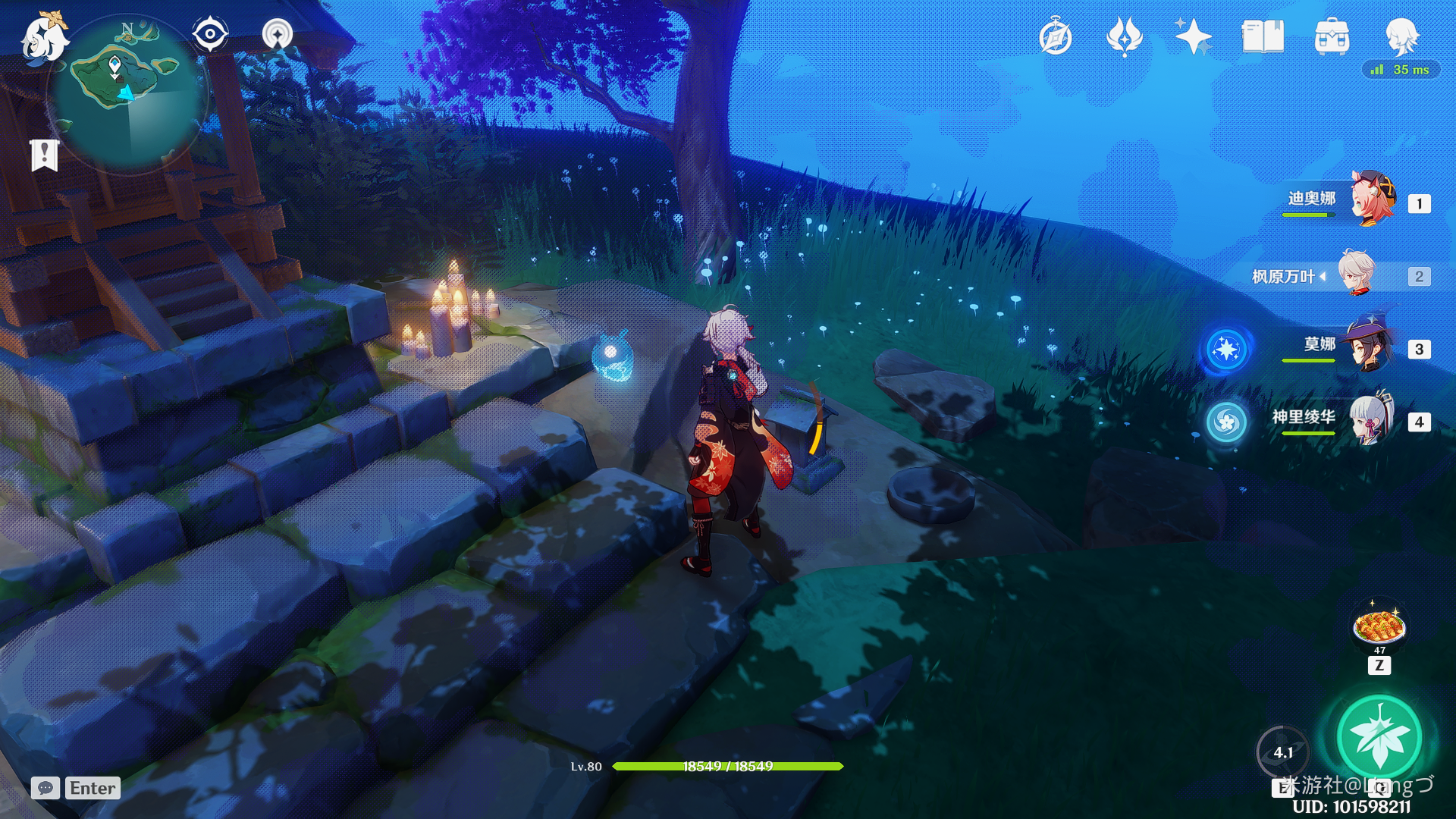Screen dimensions: 1456x819
Task: Open the quest navigation icon beside the minimap
Action: [278, 34]
